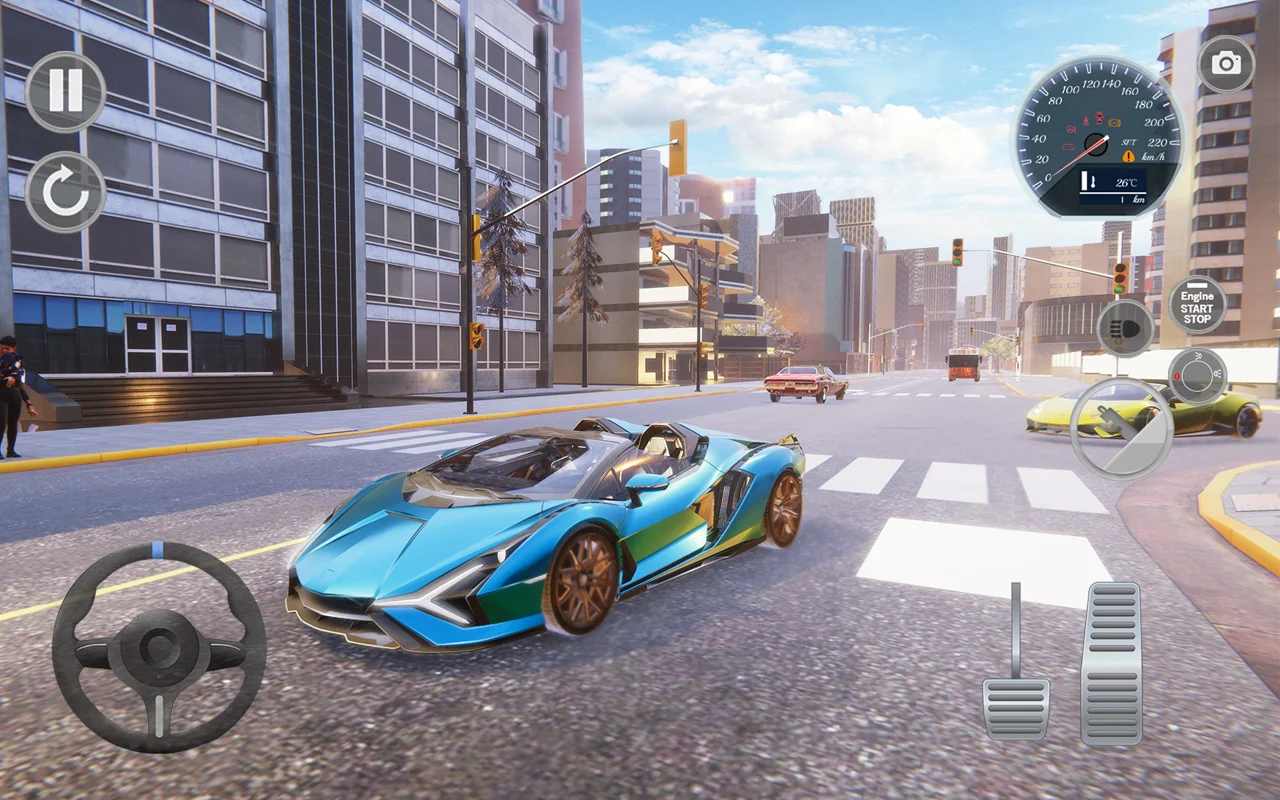Viewport: 1280px width, 800px height.
Task: Pause the game
Action: pyautogui.click(x=65, y=92)
